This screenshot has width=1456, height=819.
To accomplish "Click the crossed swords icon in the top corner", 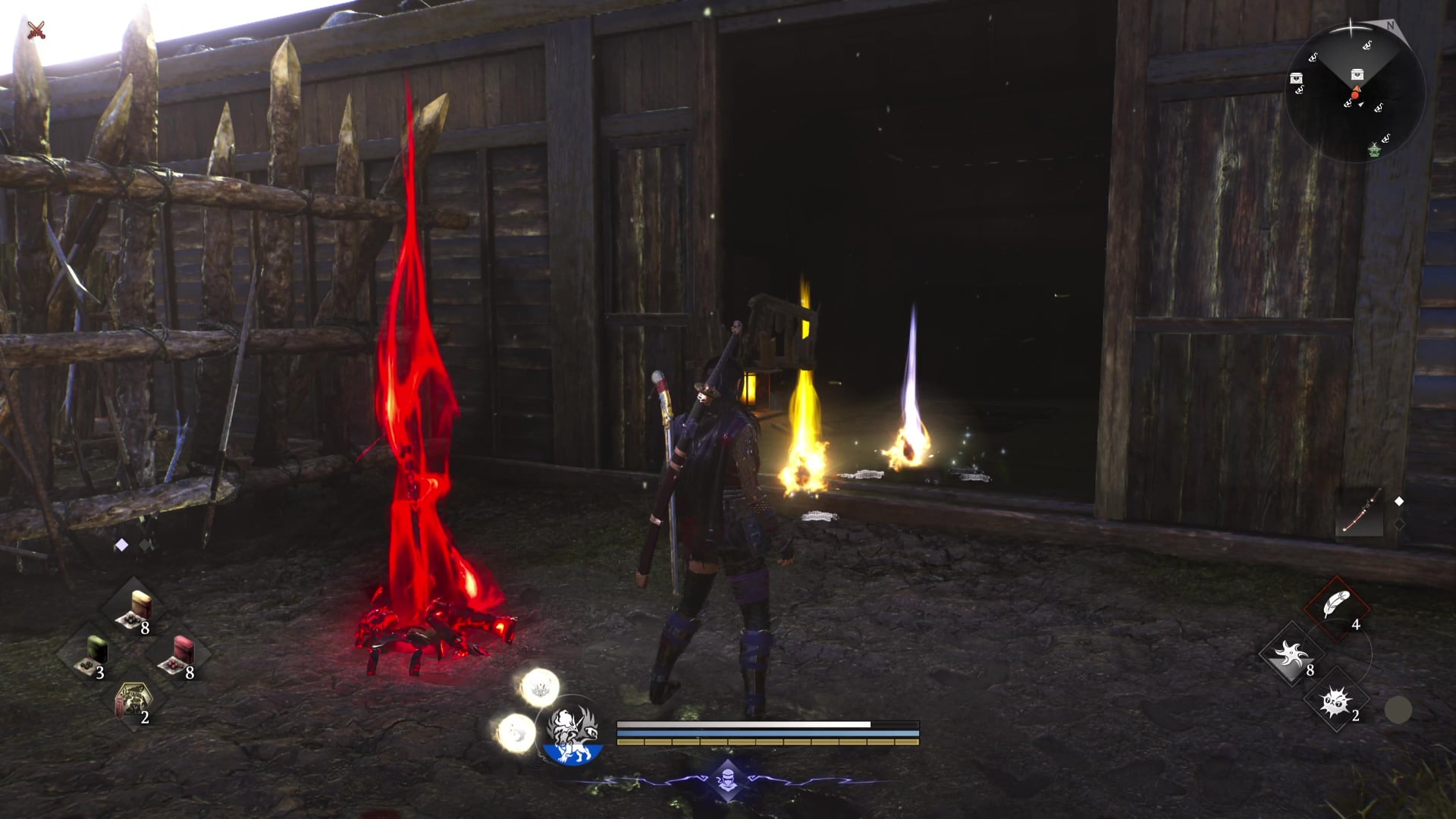I will (x=36, y=30).
